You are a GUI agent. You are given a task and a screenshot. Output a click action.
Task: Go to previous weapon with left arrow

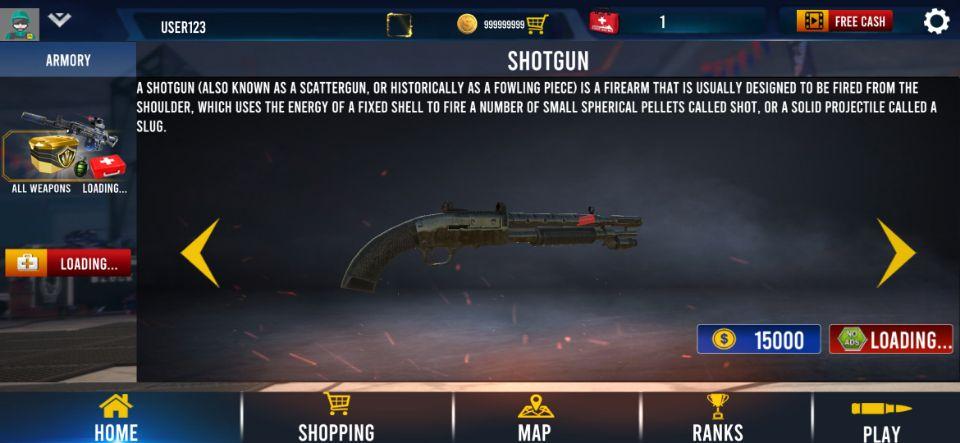click(200, 254)
